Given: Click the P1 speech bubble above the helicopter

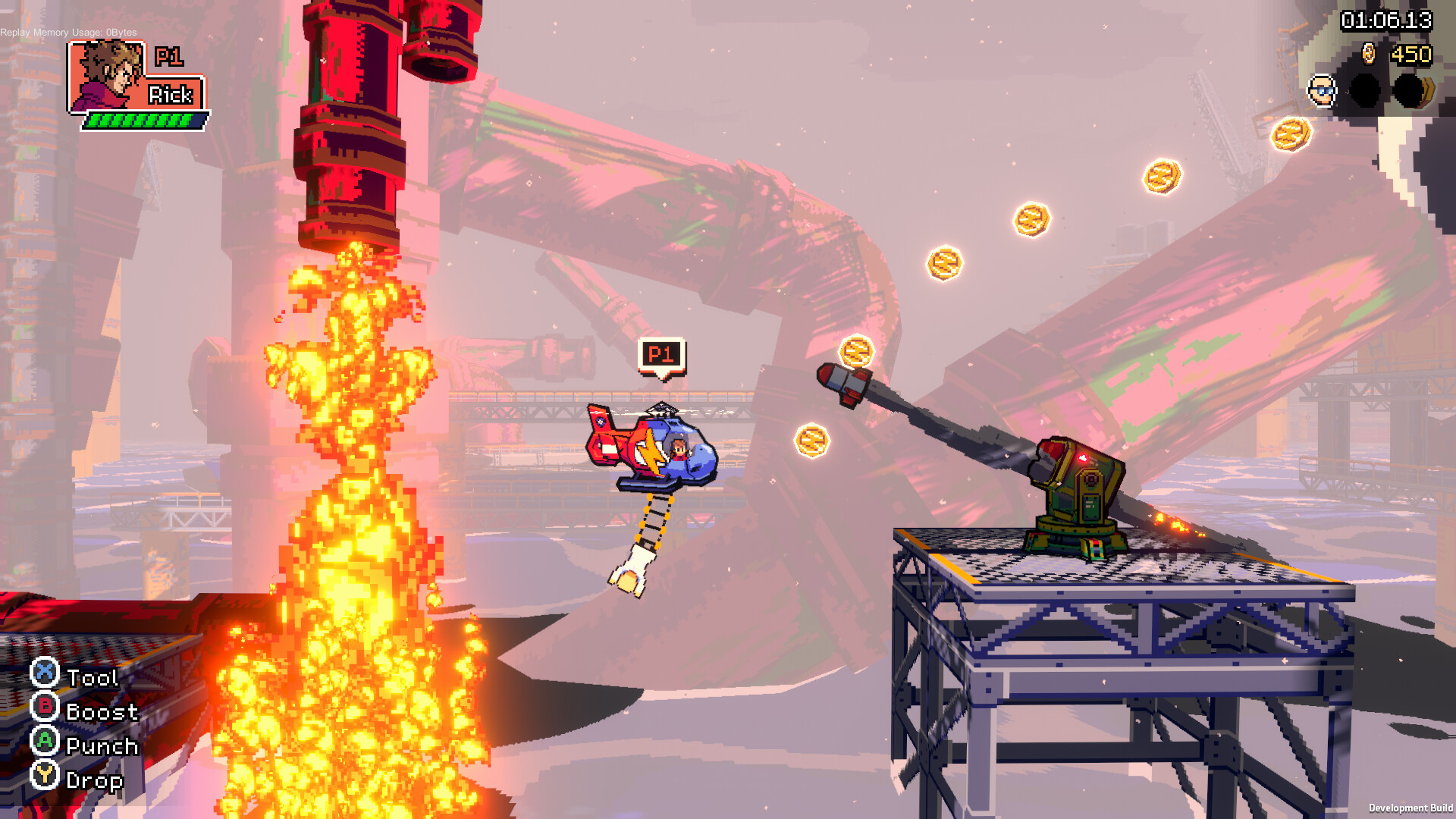Looking at the screenshot, I should point(661,353).
